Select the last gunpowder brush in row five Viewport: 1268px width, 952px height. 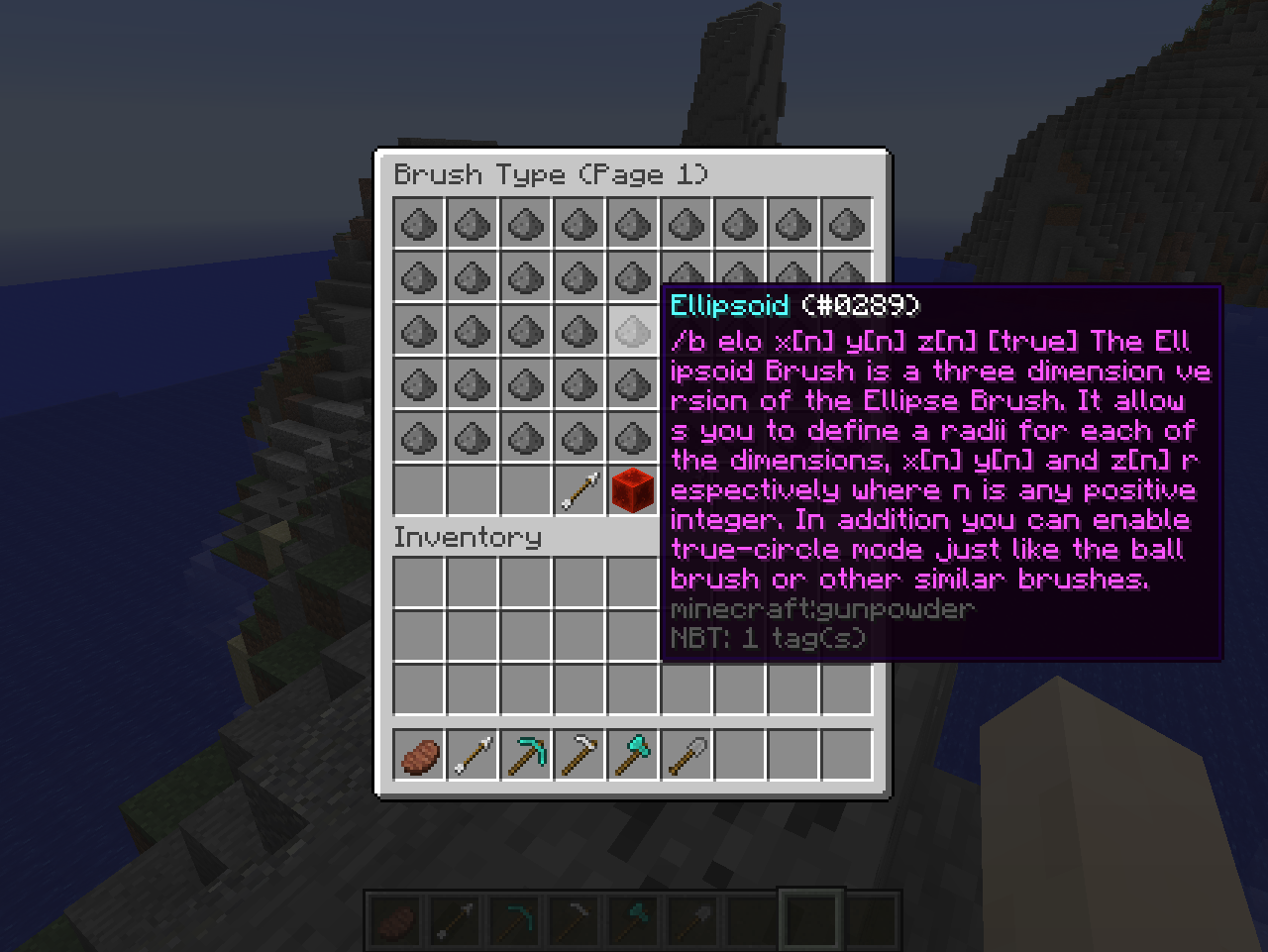(633, 436)
